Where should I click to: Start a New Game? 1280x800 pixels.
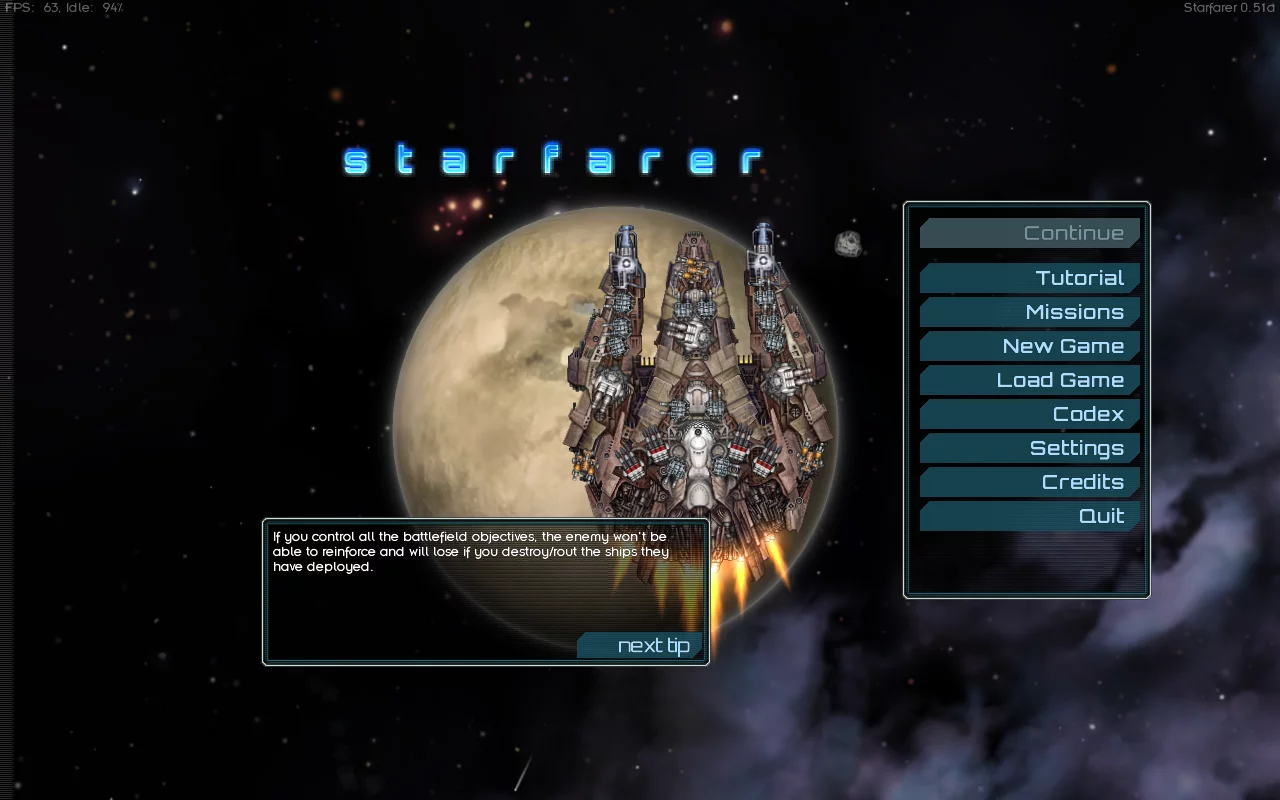pyautogui.click(x=1030, y=346)
